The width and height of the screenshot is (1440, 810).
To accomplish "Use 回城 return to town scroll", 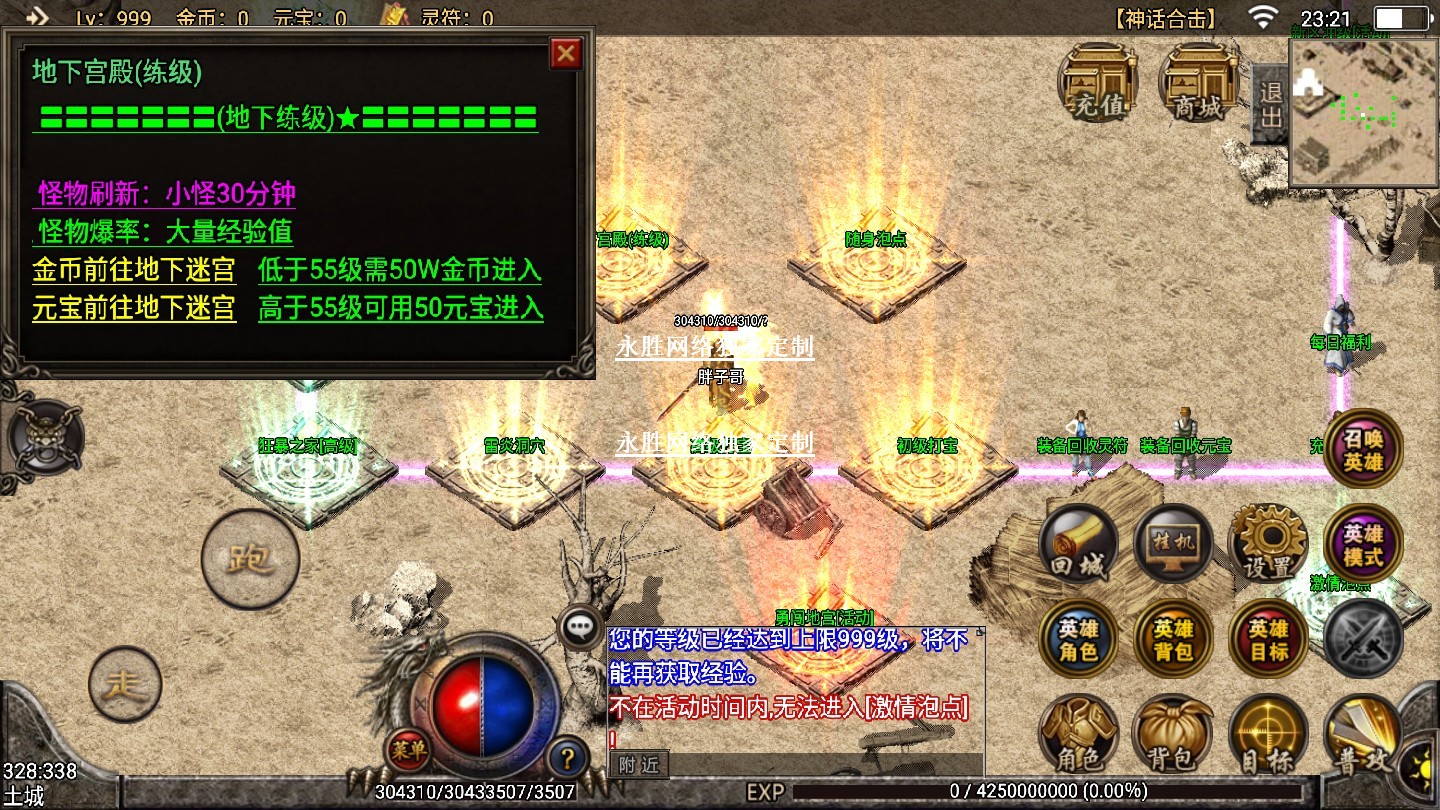I will click(1079, 544).
